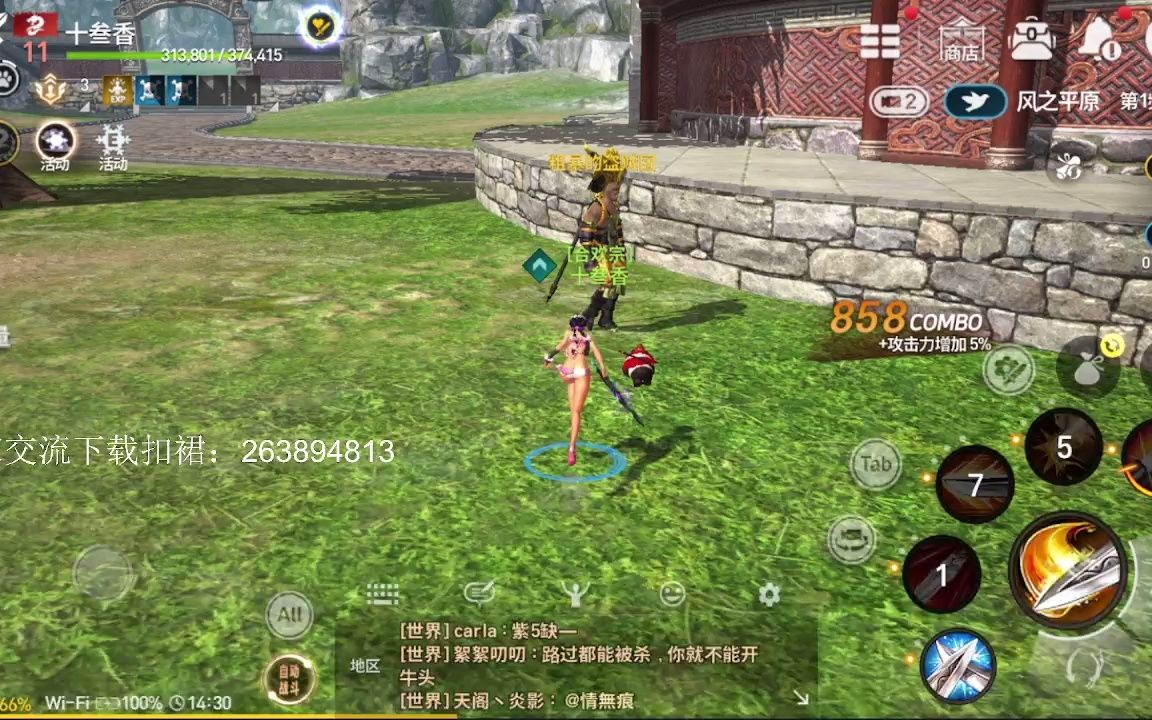Use the skill with cooldown 1
This screenshot has height=720, width=1152.
941,574
